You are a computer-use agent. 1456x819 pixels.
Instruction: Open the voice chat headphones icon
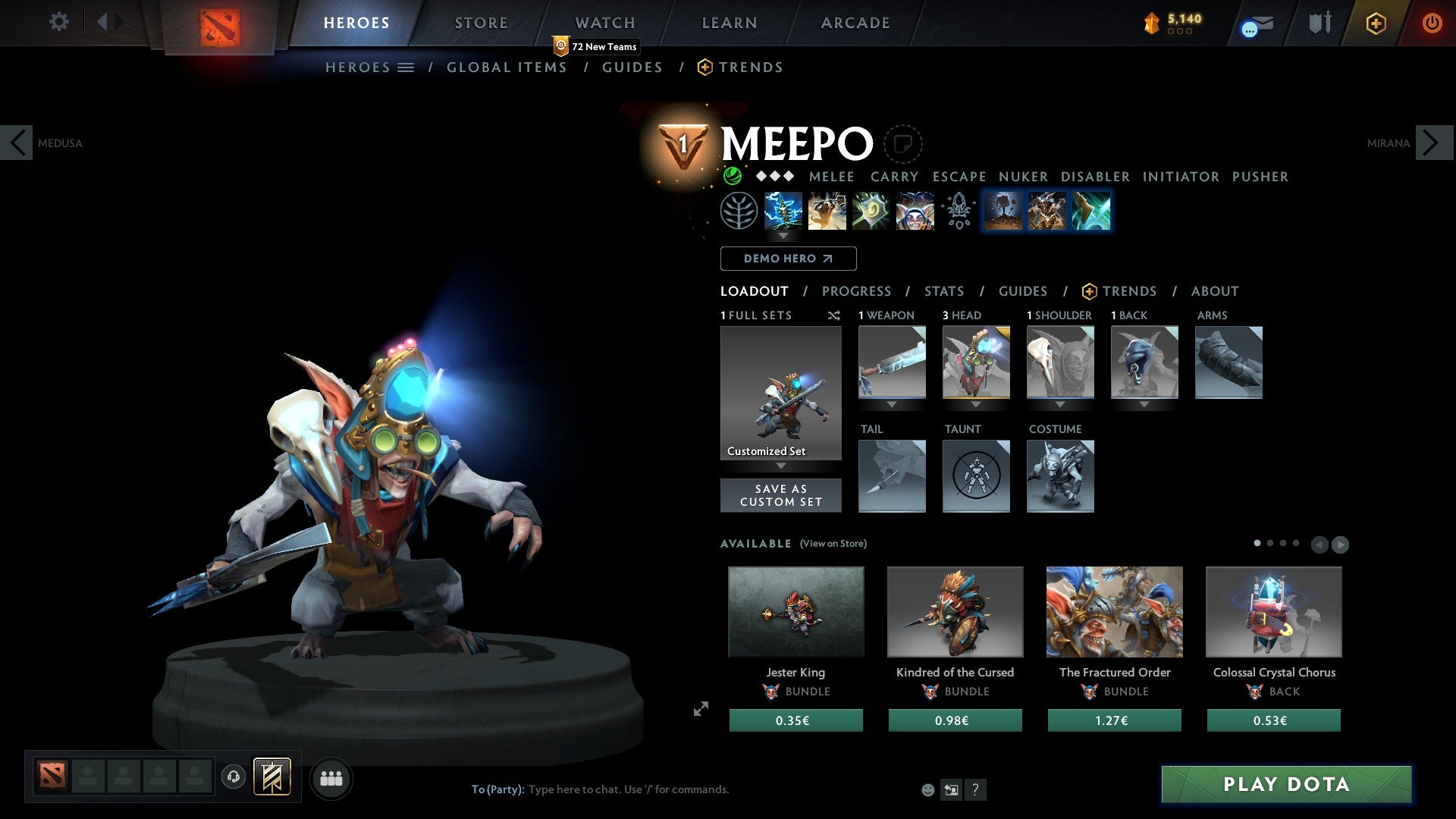point(233,777)
